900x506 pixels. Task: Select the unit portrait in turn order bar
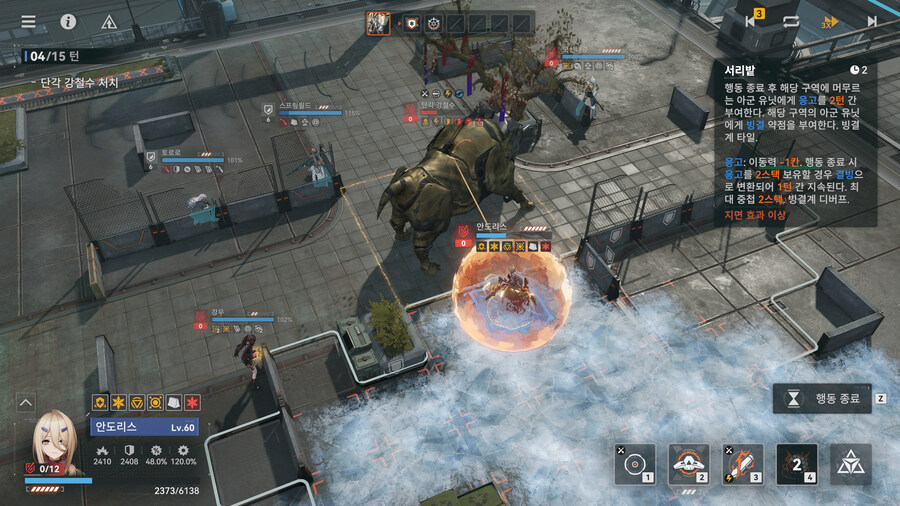coord(378,23)
